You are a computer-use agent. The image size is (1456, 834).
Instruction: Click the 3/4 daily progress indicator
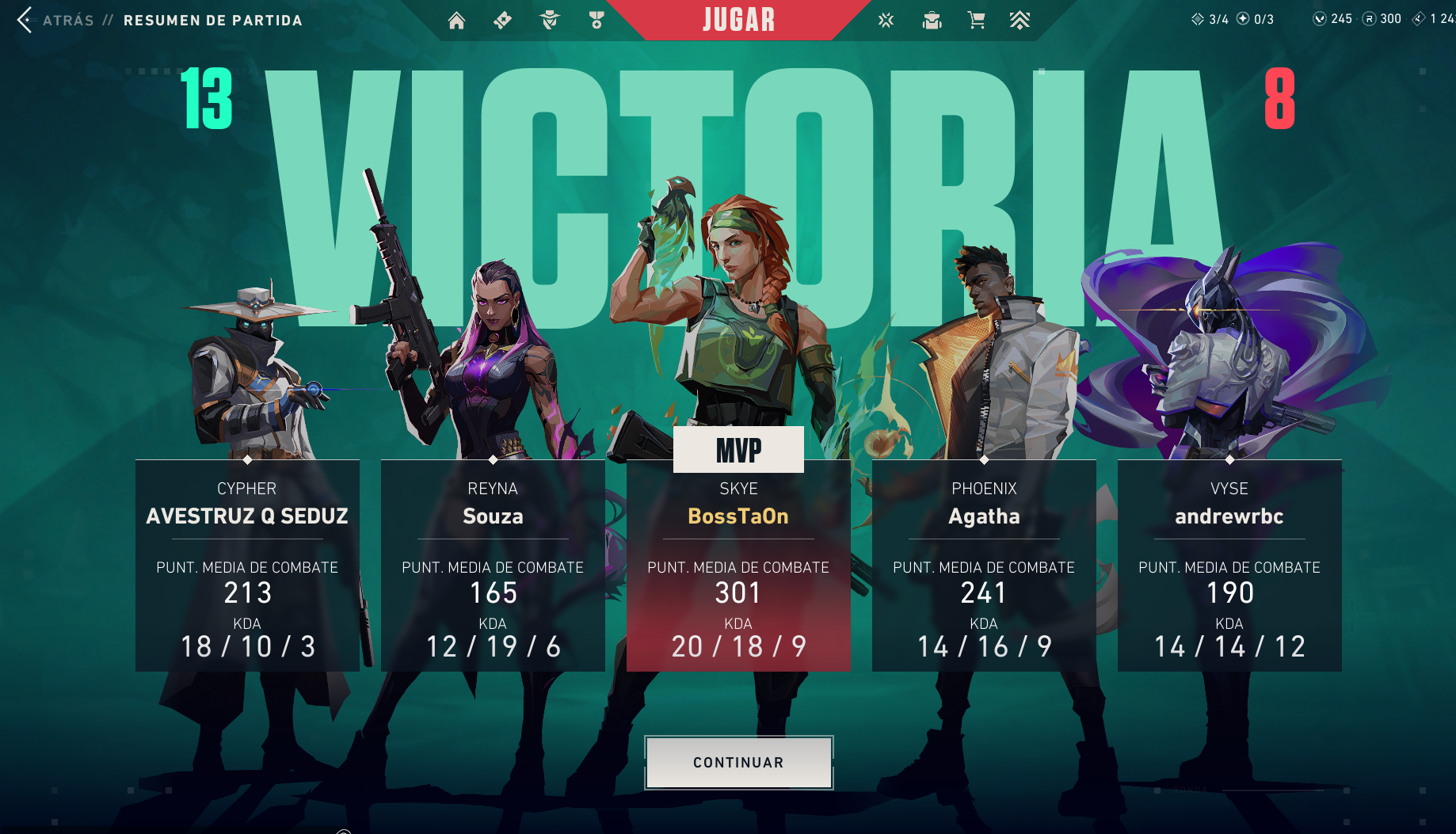coord(1210,19)
